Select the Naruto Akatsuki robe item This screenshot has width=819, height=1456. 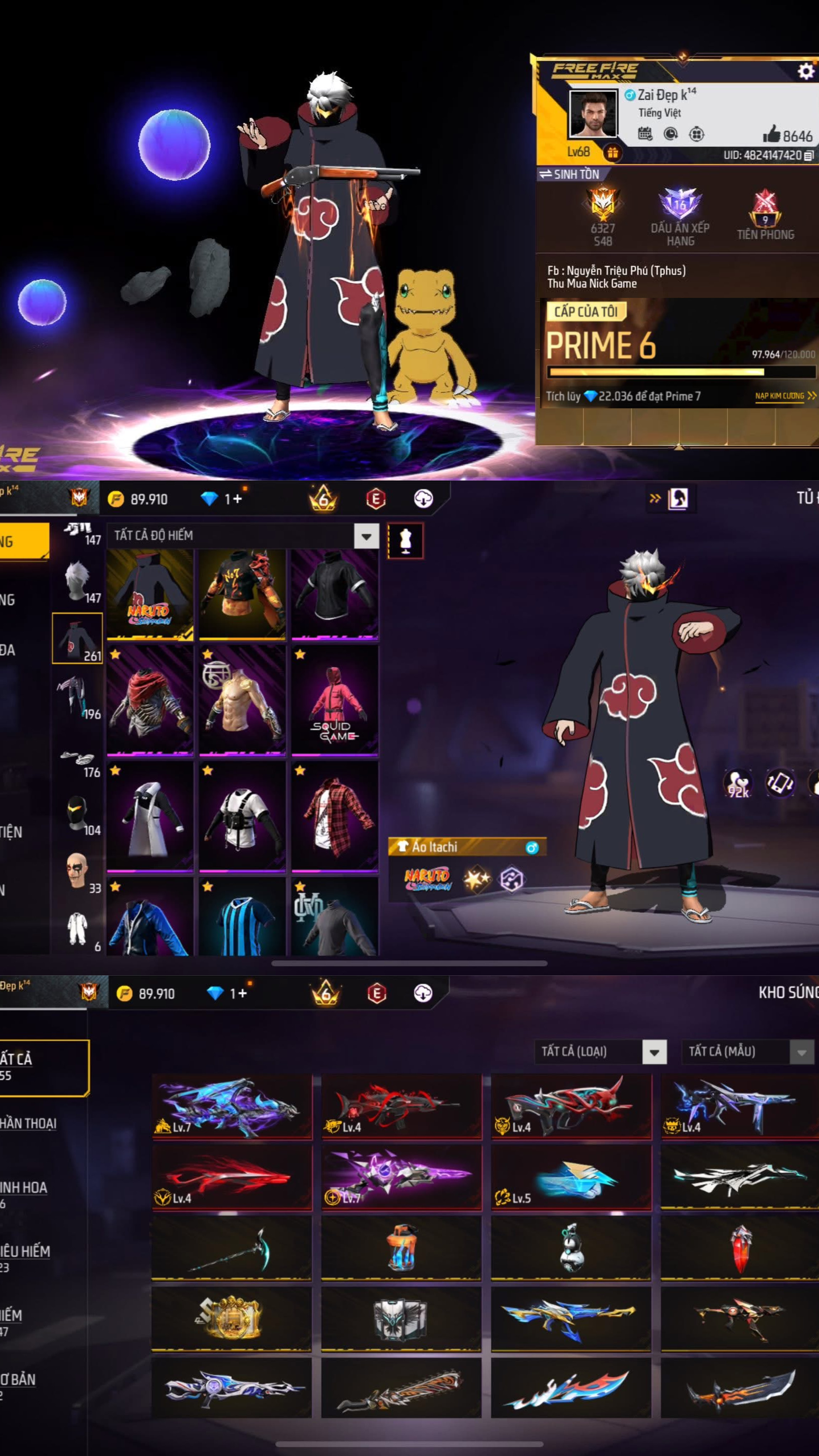(150, 594)
